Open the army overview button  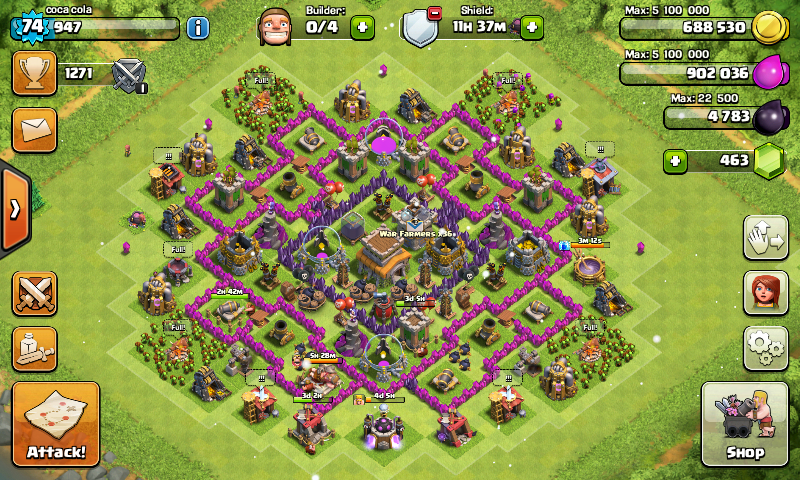34,348
